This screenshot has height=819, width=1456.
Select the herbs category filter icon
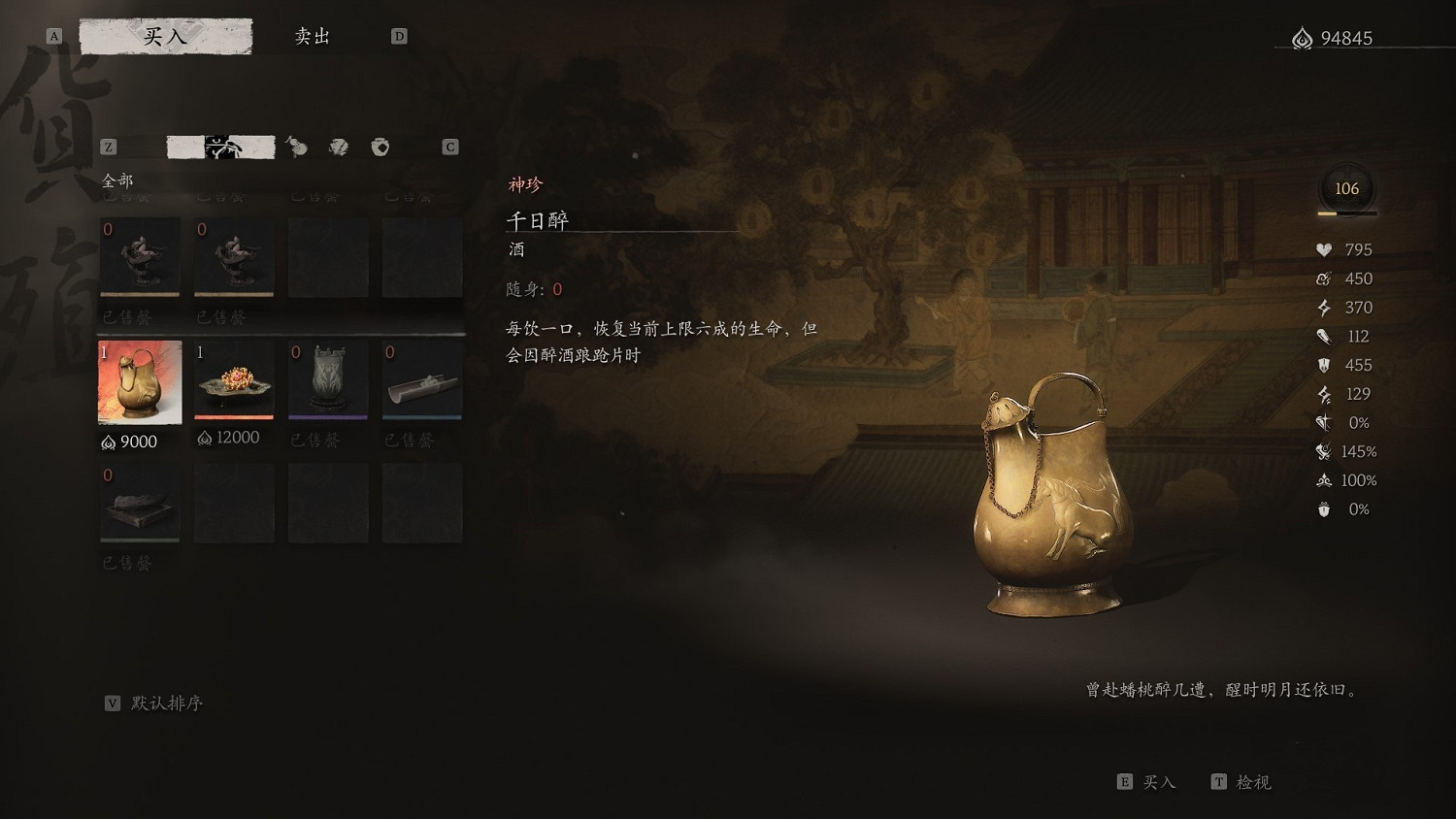(338, 148)
